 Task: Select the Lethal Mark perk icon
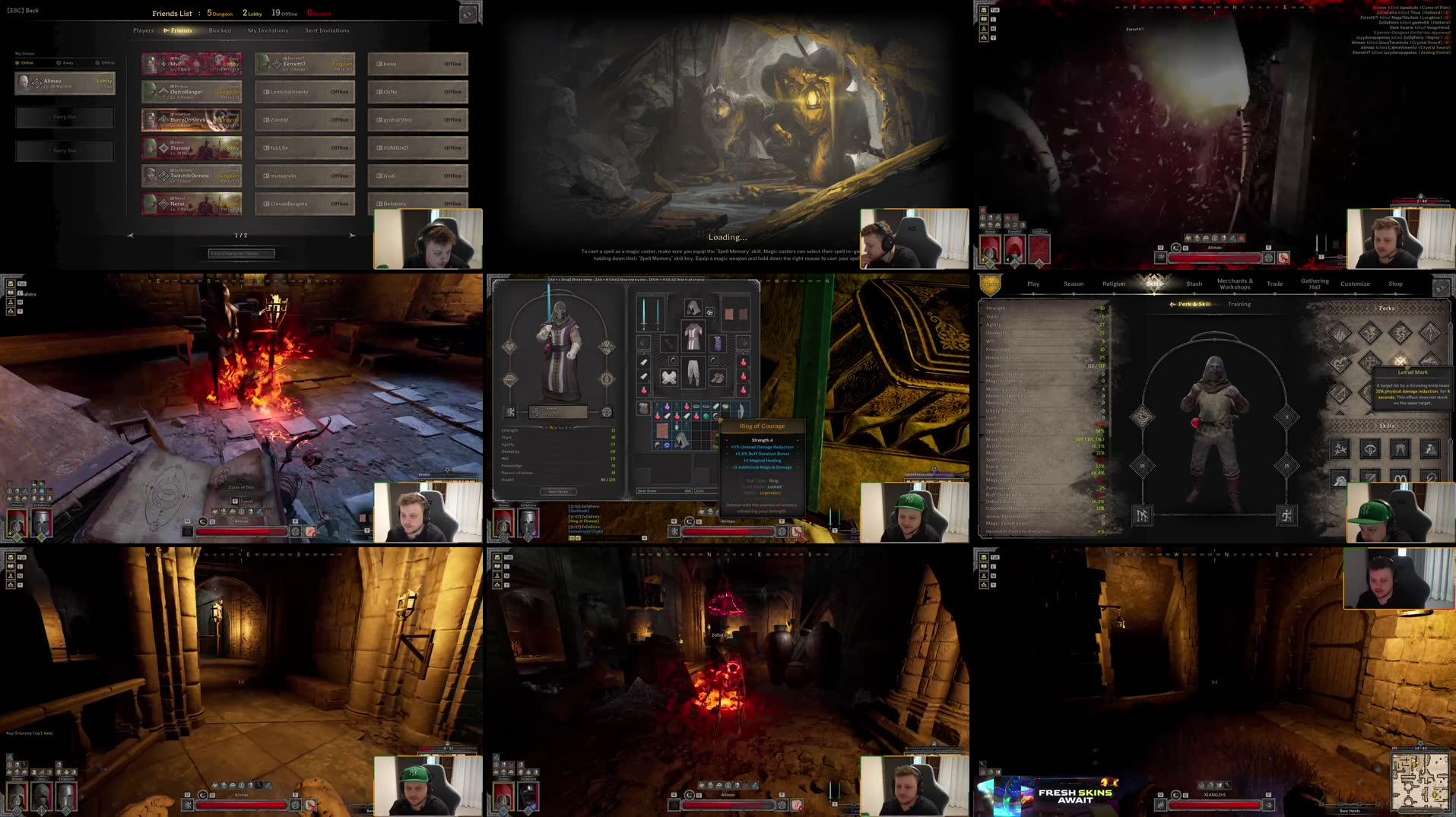(1400, 359)
